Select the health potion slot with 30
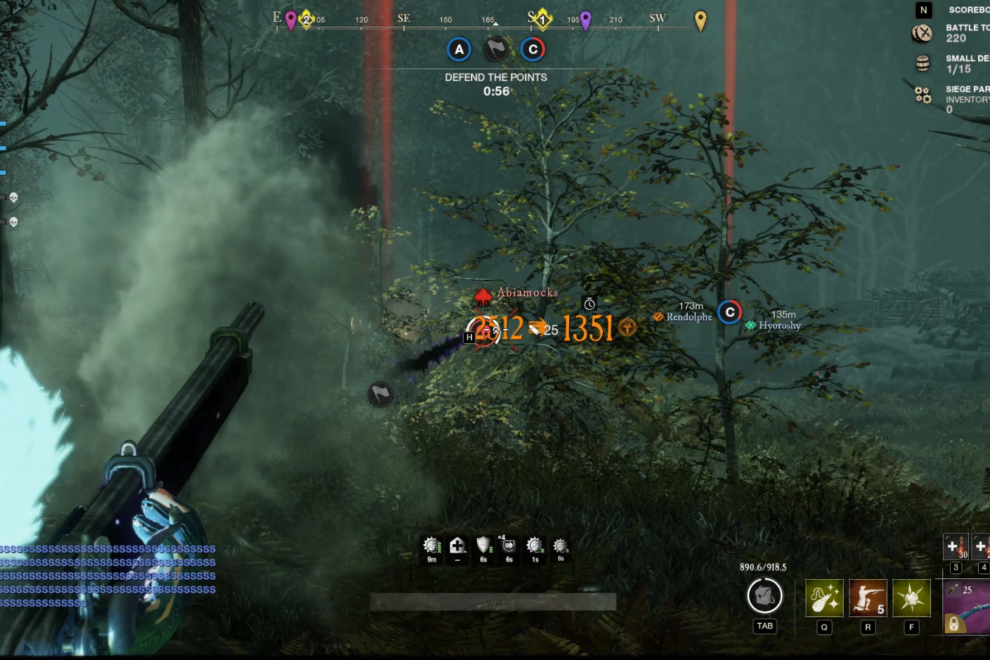This screenshot has height=660, width=990. pyautogui.click(x=954, y=546)
